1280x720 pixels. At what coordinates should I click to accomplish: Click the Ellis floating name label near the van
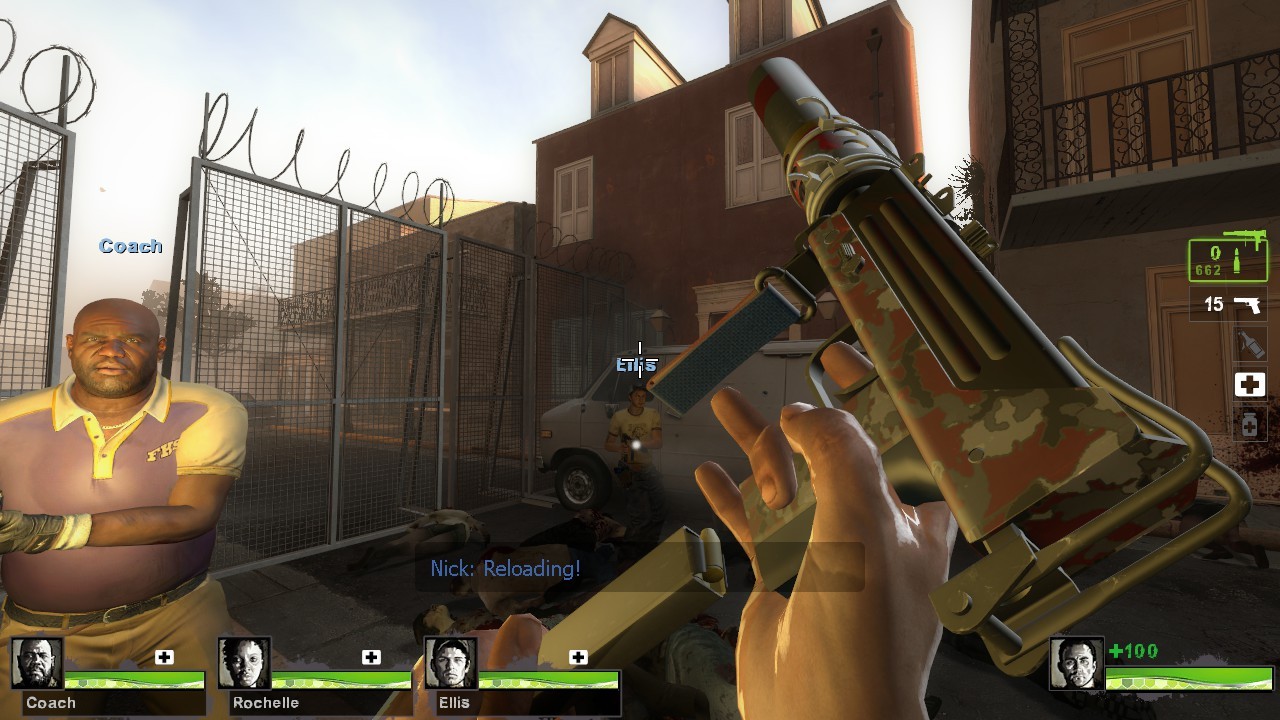[x=635, y=366]
